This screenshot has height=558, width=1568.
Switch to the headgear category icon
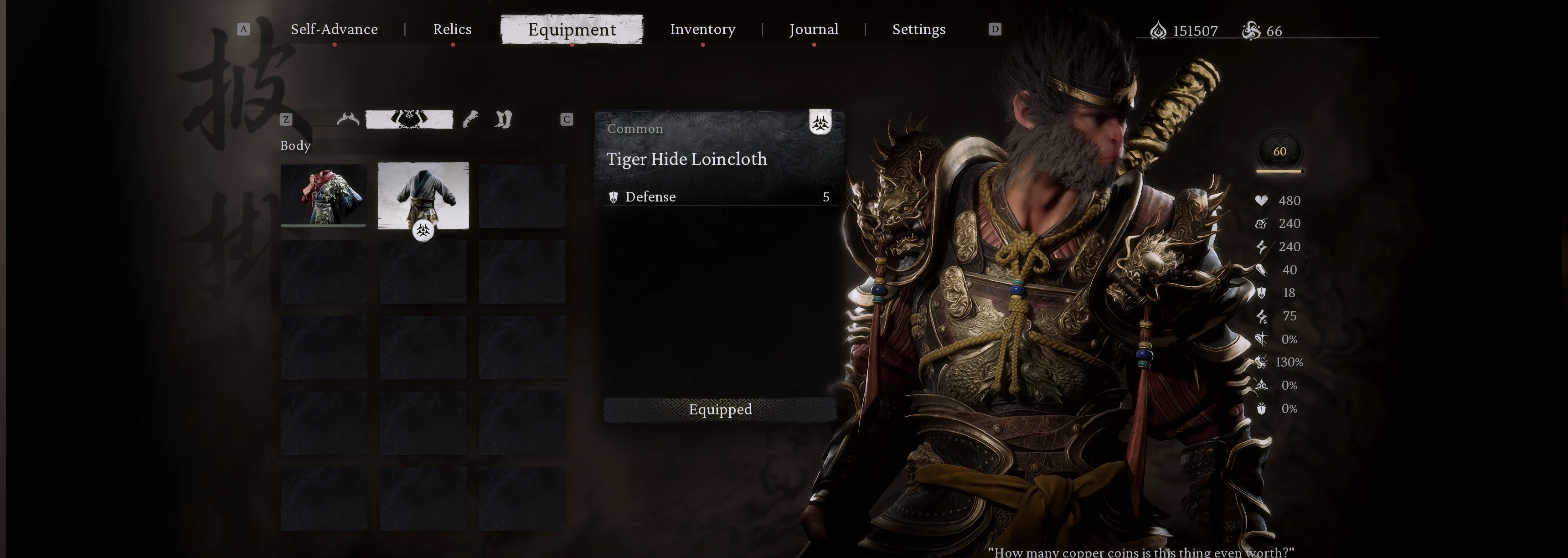tap(348, 119)
